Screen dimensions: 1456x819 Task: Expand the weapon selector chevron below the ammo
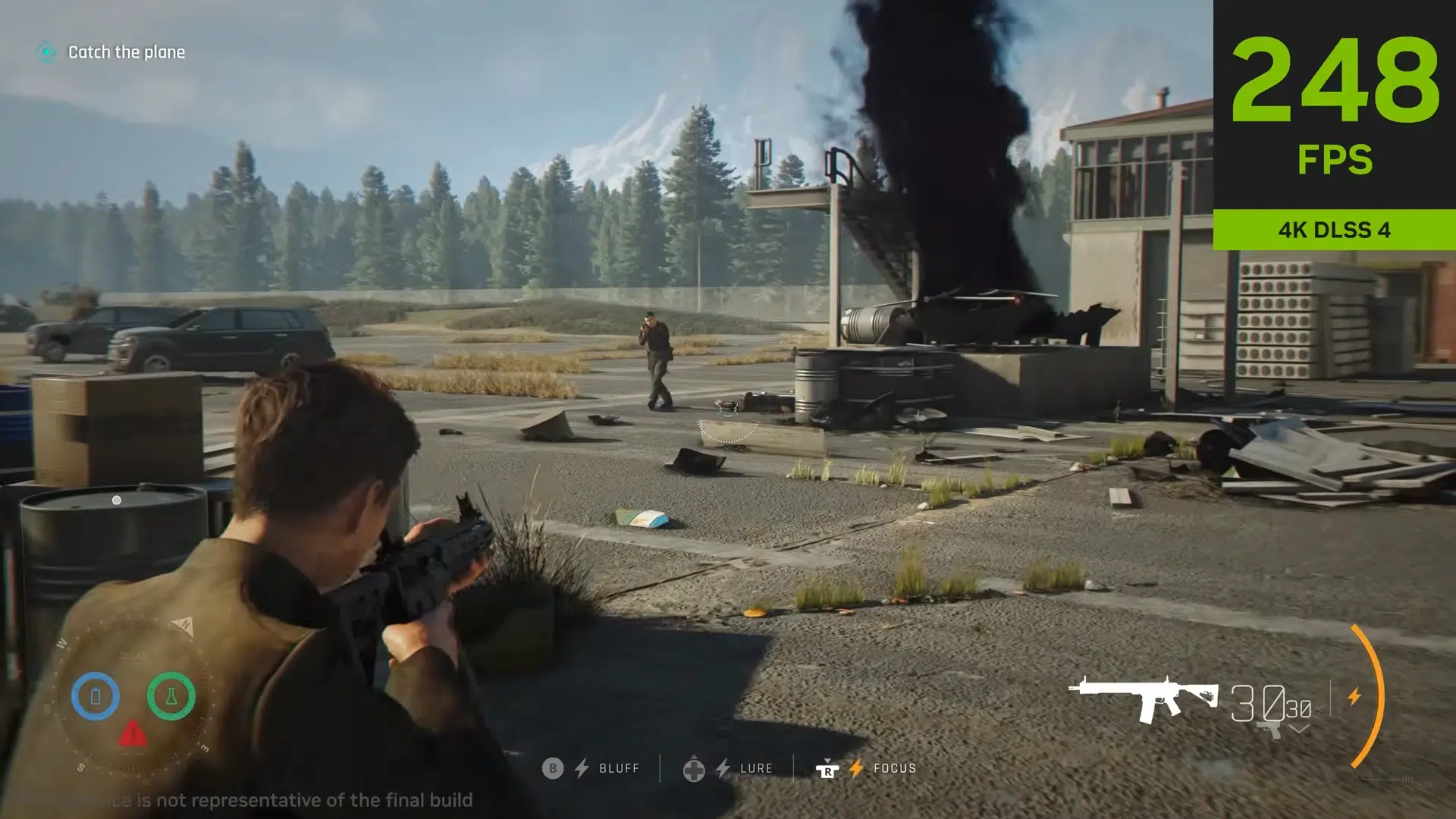1299,730
